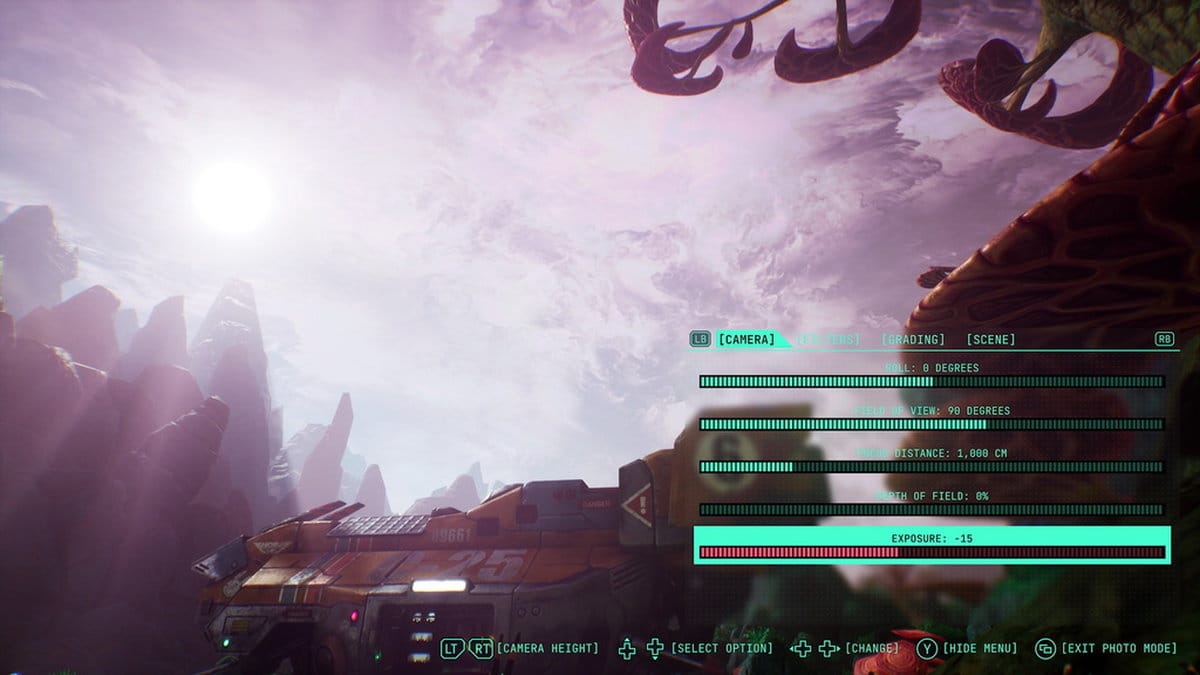The width and height of the screenshot is (1200, 675).
Task: Click the red Exposure slider bar
Action: point(931,552)
